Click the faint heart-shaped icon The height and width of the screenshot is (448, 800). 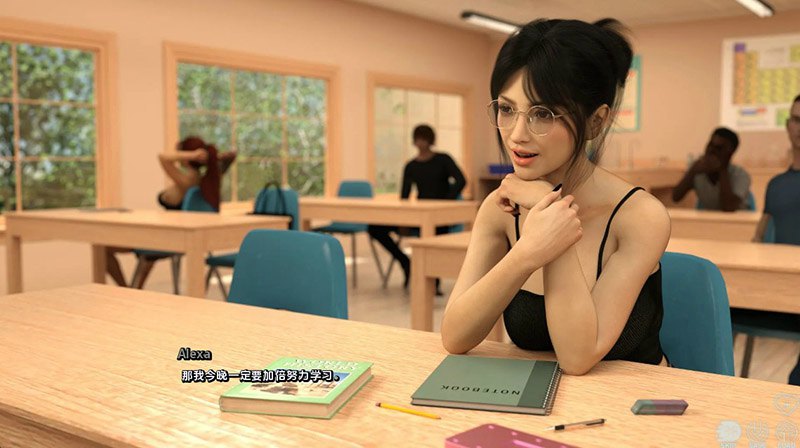coord(786,405)
